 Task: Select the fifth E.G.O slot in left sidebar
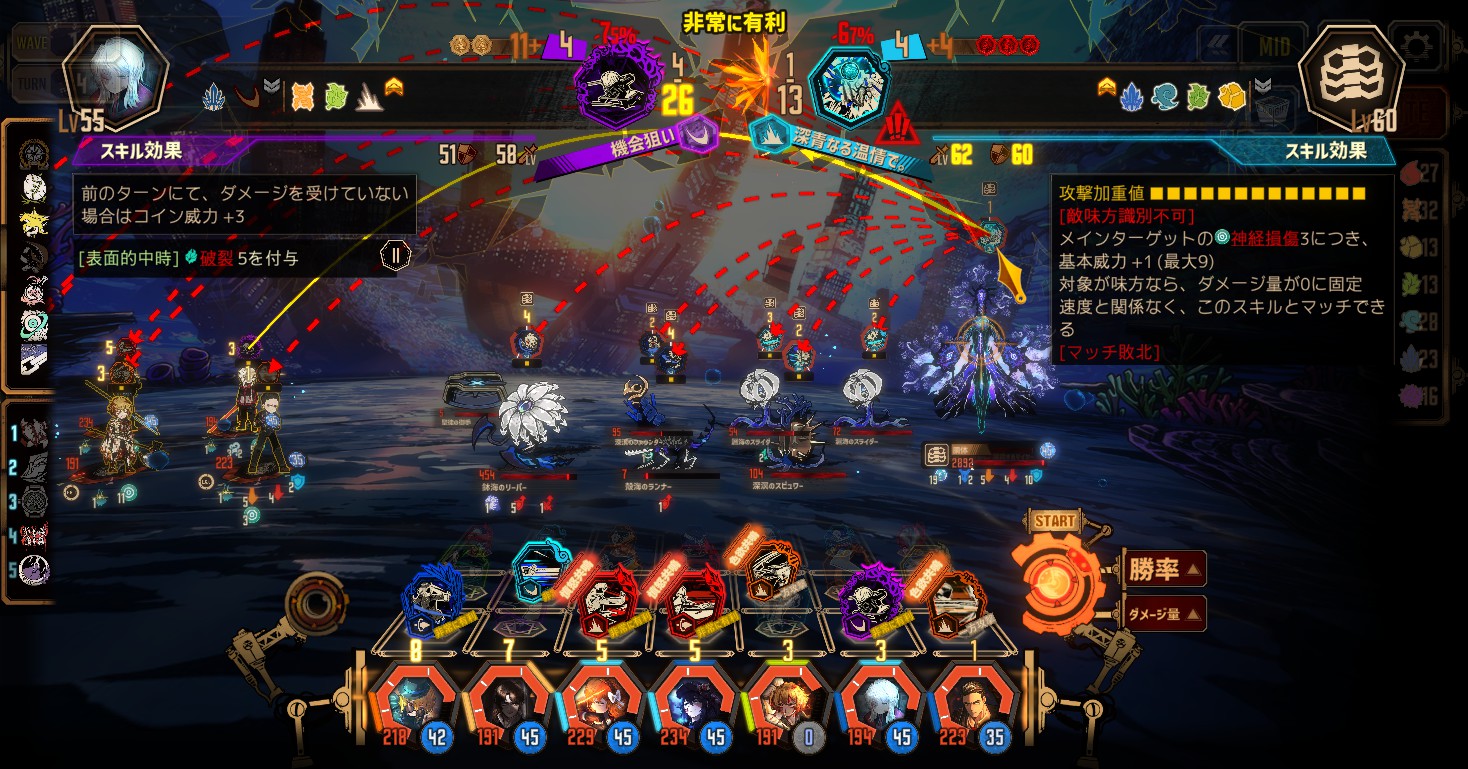[35, 569]
